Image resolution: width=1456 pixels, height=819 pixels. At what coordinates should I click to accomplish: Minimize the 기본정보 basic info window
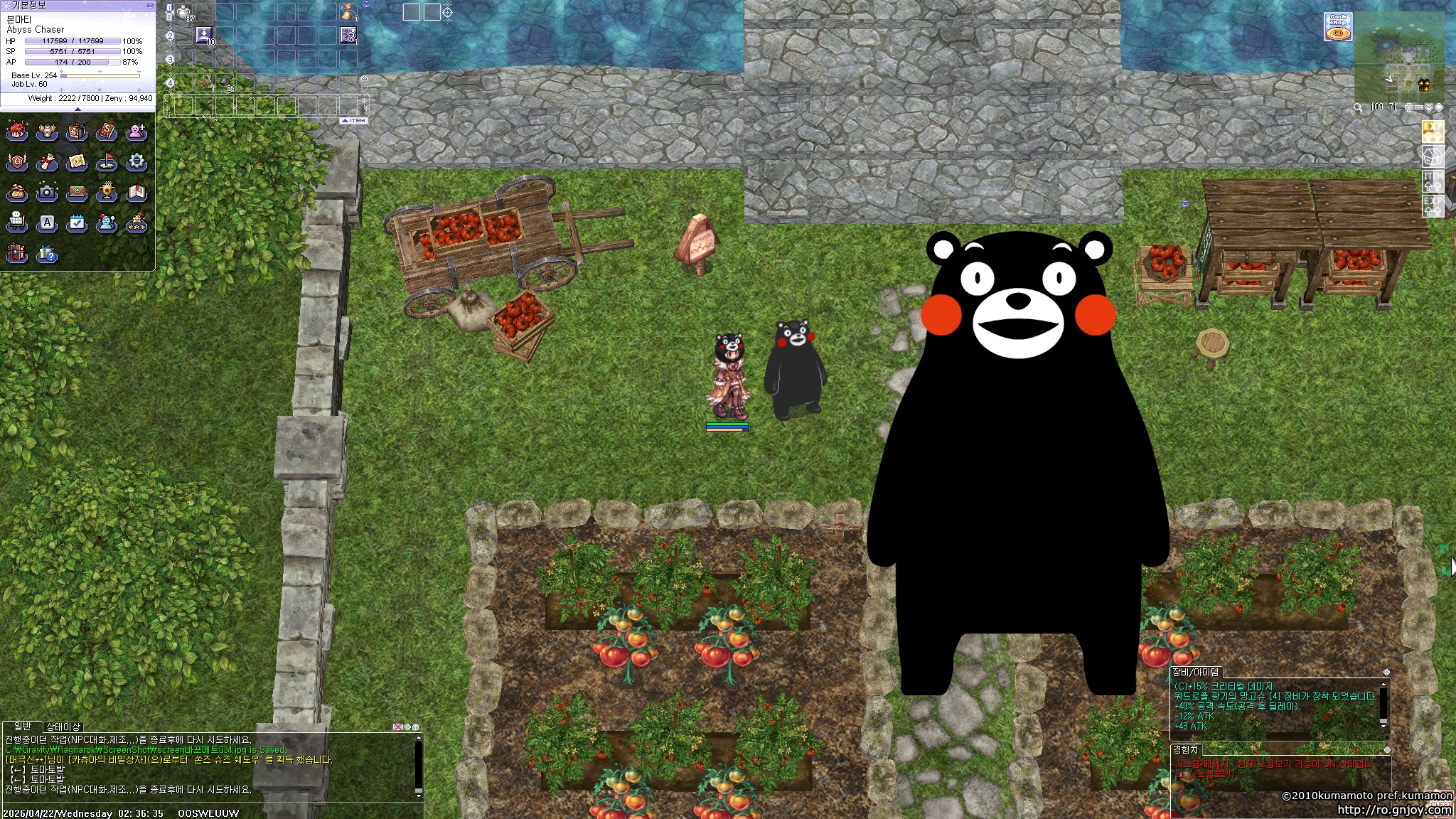149,5
